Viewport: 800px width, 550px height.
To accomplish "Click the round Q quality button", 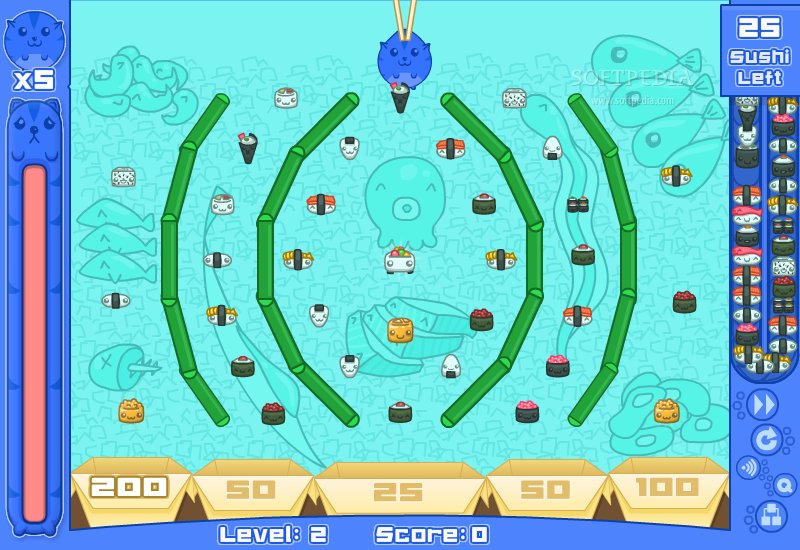I will (x=785, y=485).
